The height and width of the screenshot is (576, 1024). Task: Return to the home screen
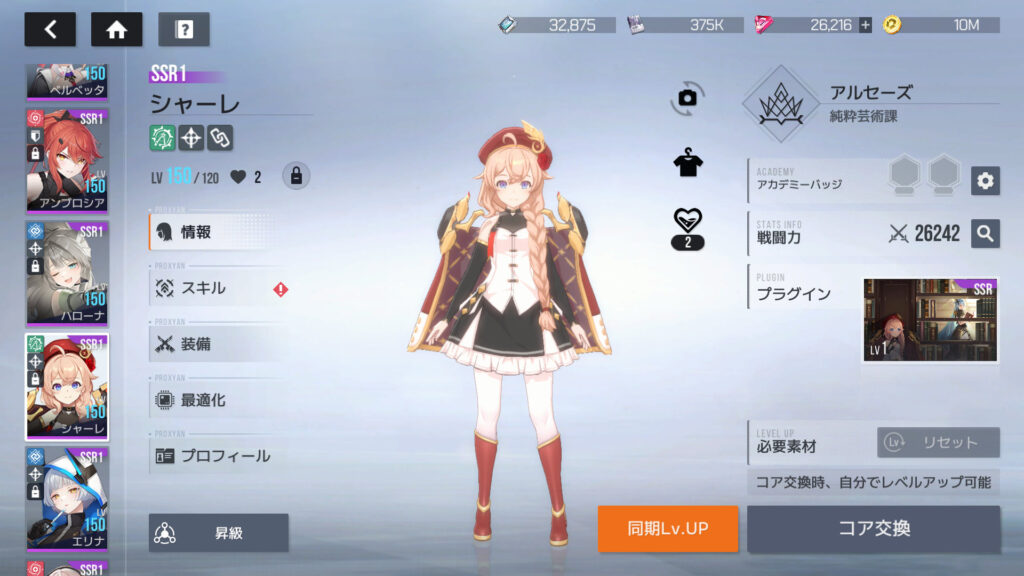pos(116,29)
